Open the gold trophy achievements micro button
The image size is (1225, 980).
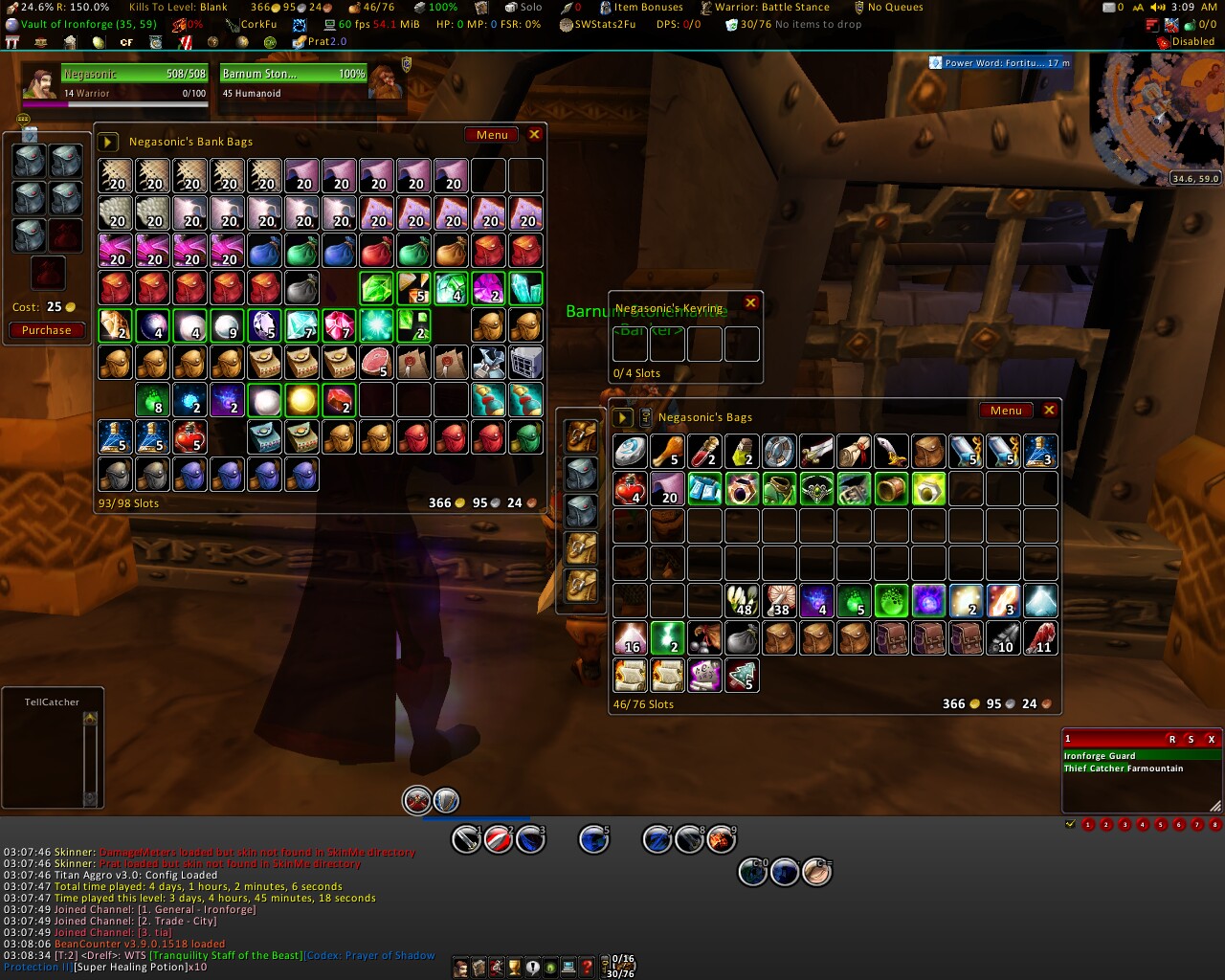click(514, 968)
